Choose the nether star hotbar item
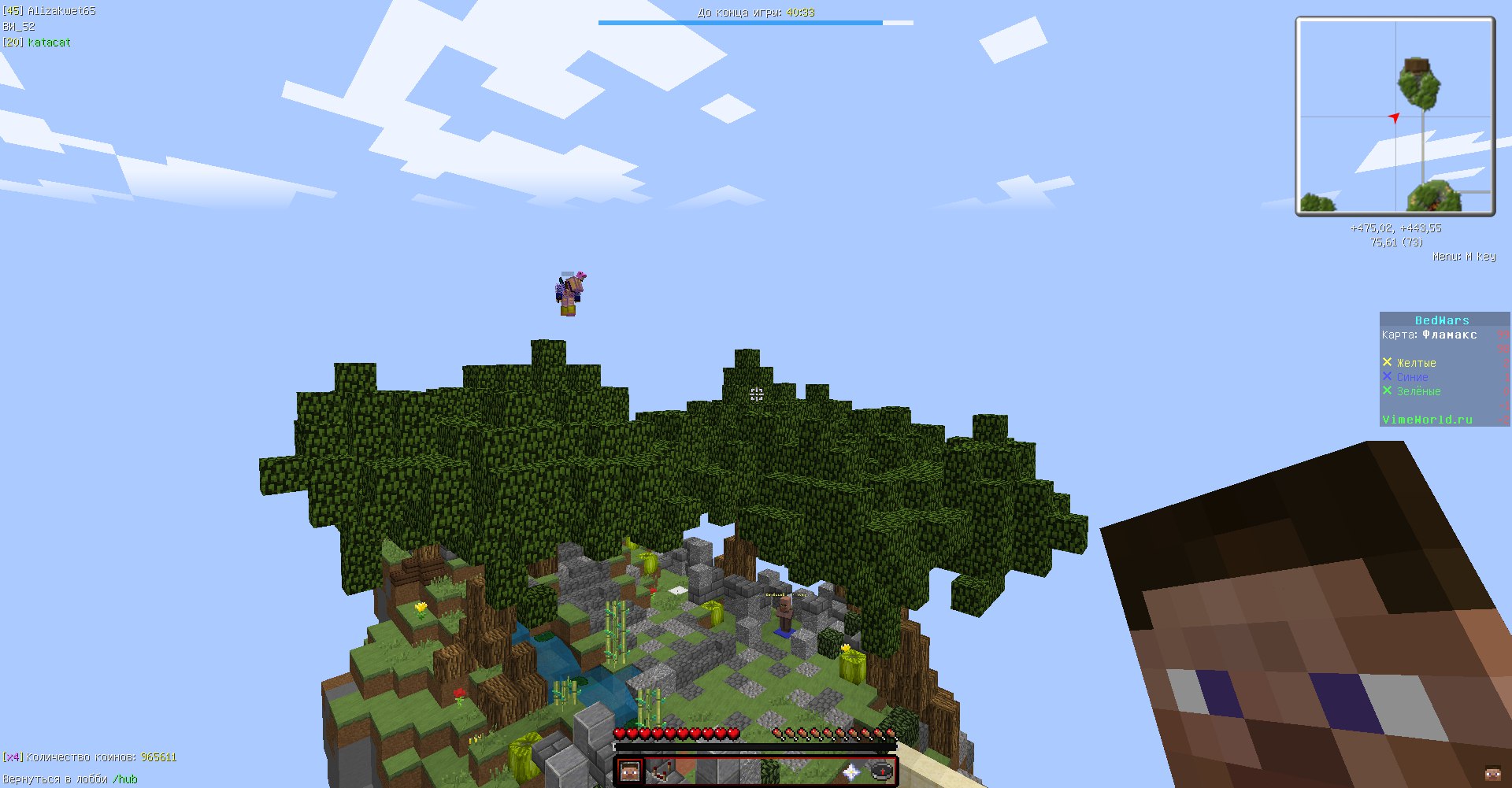Viewport: 1512px width, 788px height. point(851,771)
